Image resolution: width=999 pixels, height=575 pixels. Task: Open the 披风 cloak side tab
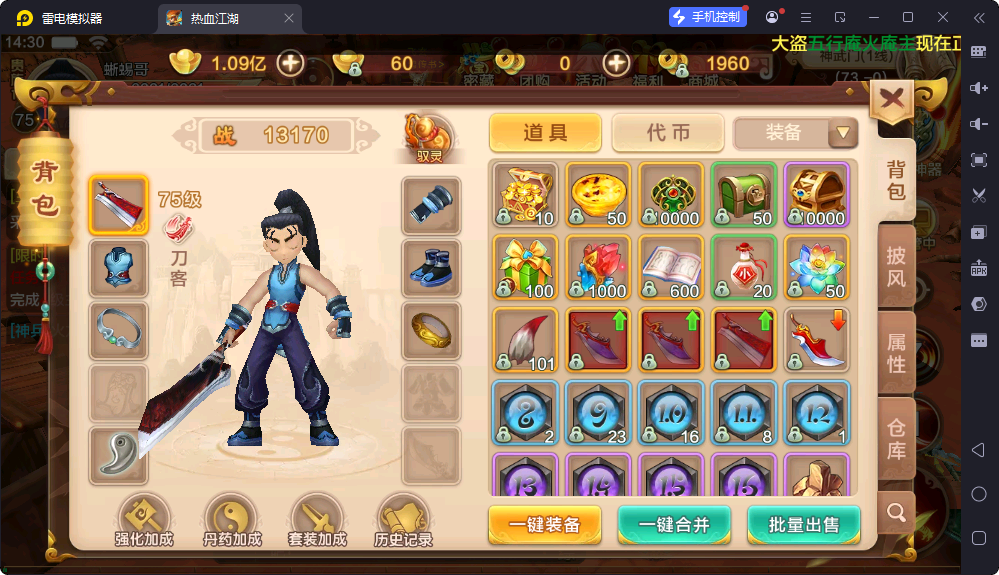point(896,265)
